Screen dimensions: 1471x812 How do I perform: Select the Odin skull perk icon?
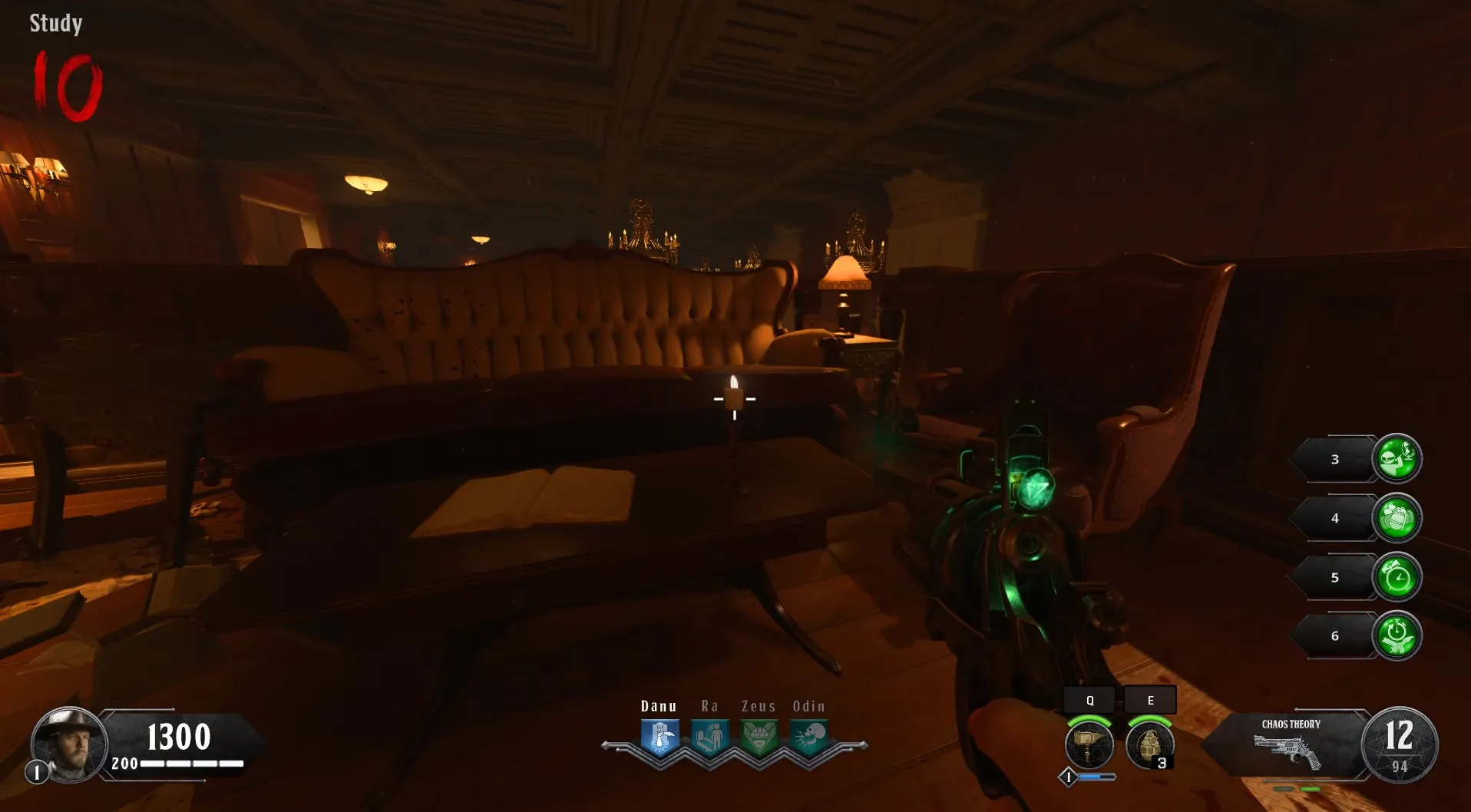click(809, 738)
